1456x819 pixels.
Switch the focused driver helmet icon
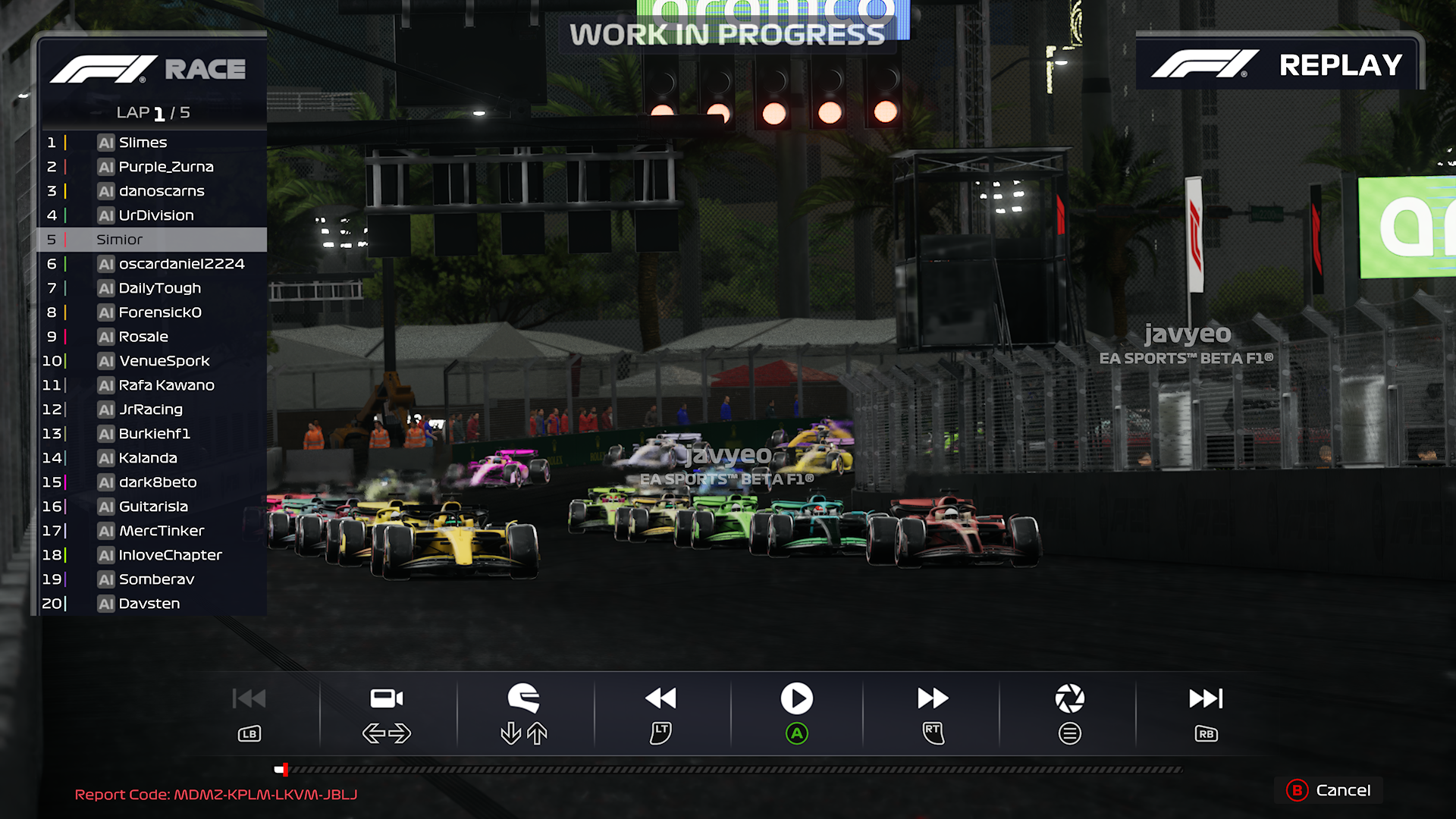pyautogui.click(x=523, y=698)
